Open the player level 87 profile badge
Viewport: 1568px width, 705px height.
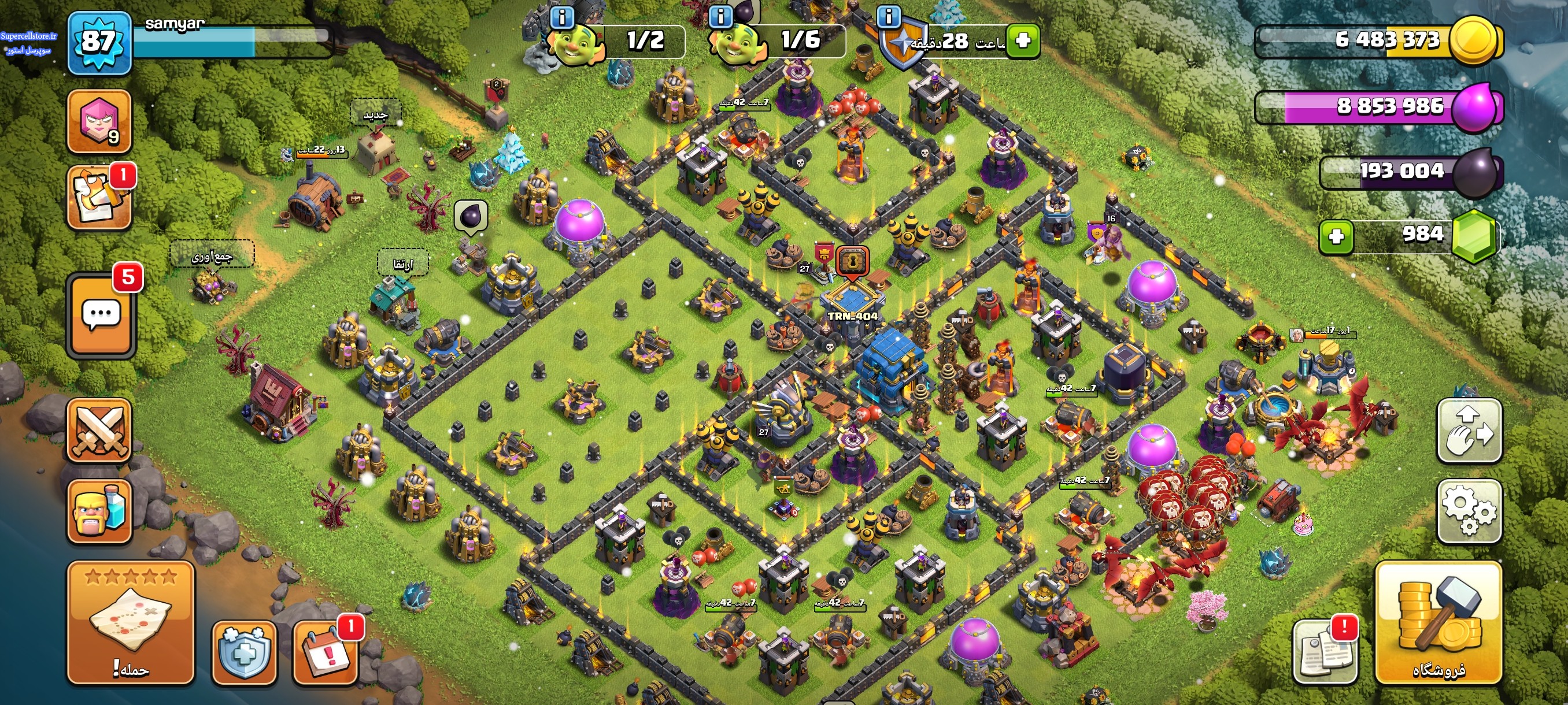coord(99,43)
